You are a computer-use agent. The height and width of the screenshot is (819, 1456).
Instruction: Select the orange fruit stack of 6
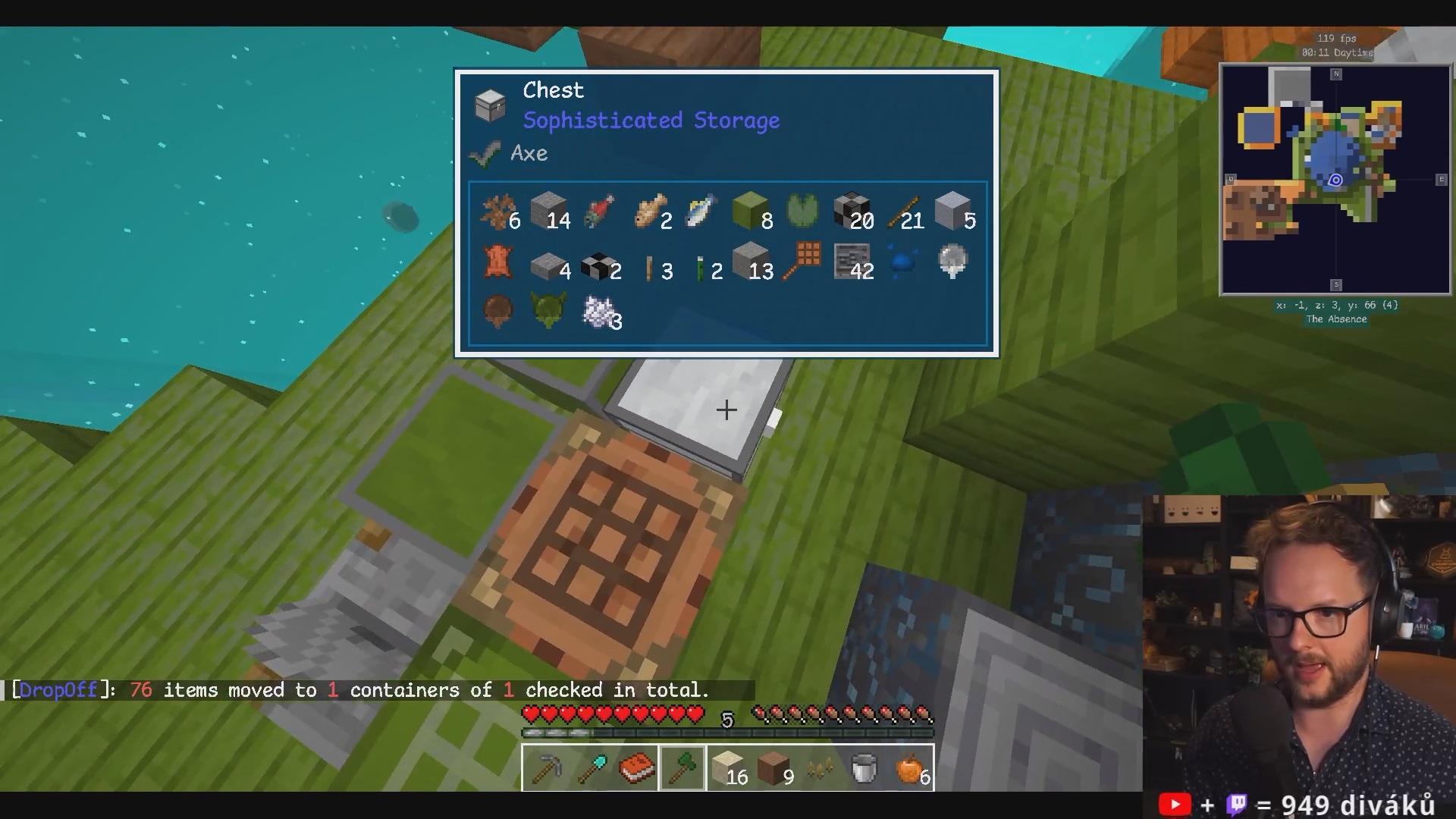[x=911, y=768]
